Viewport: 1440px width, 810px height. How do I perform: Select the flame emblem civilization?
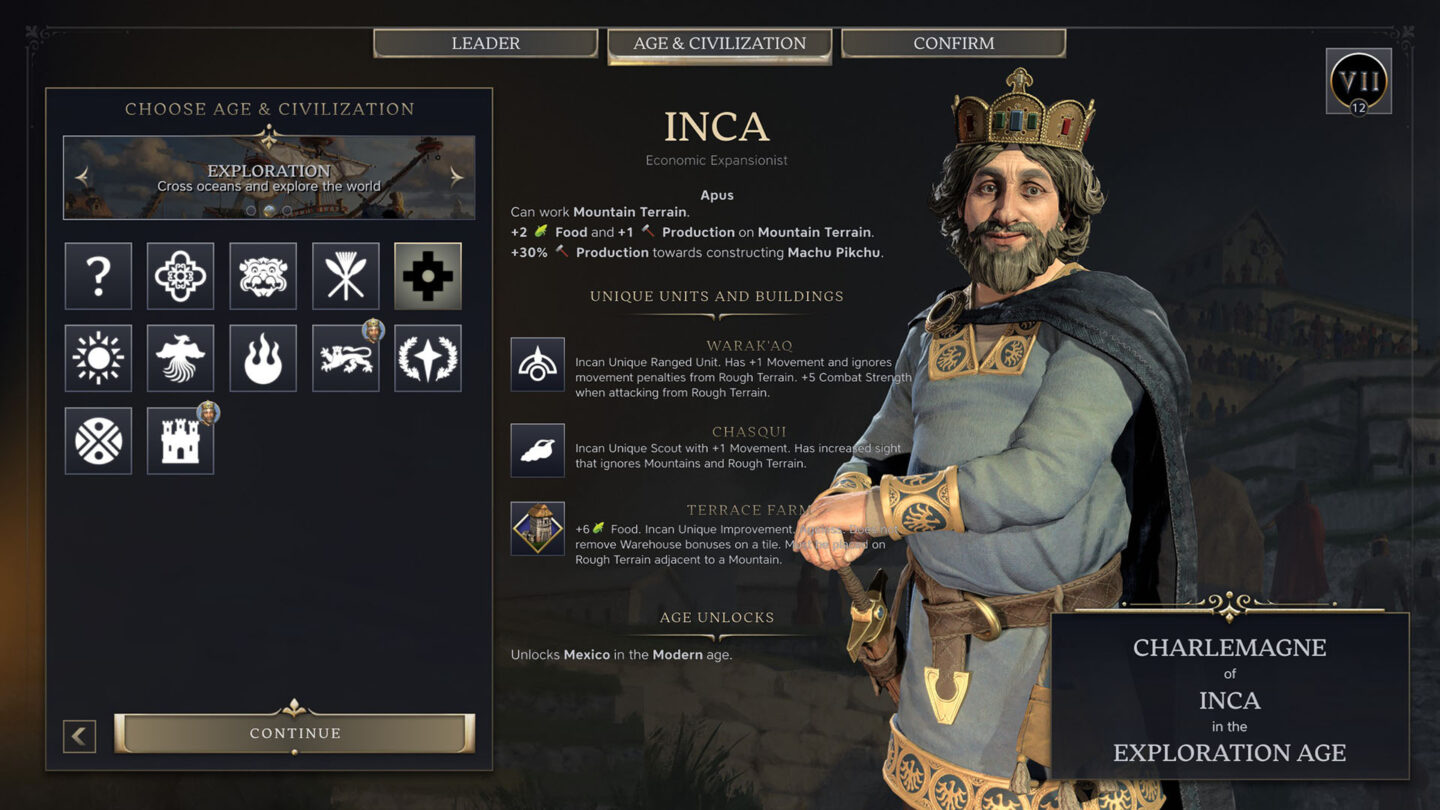point(263,358)
